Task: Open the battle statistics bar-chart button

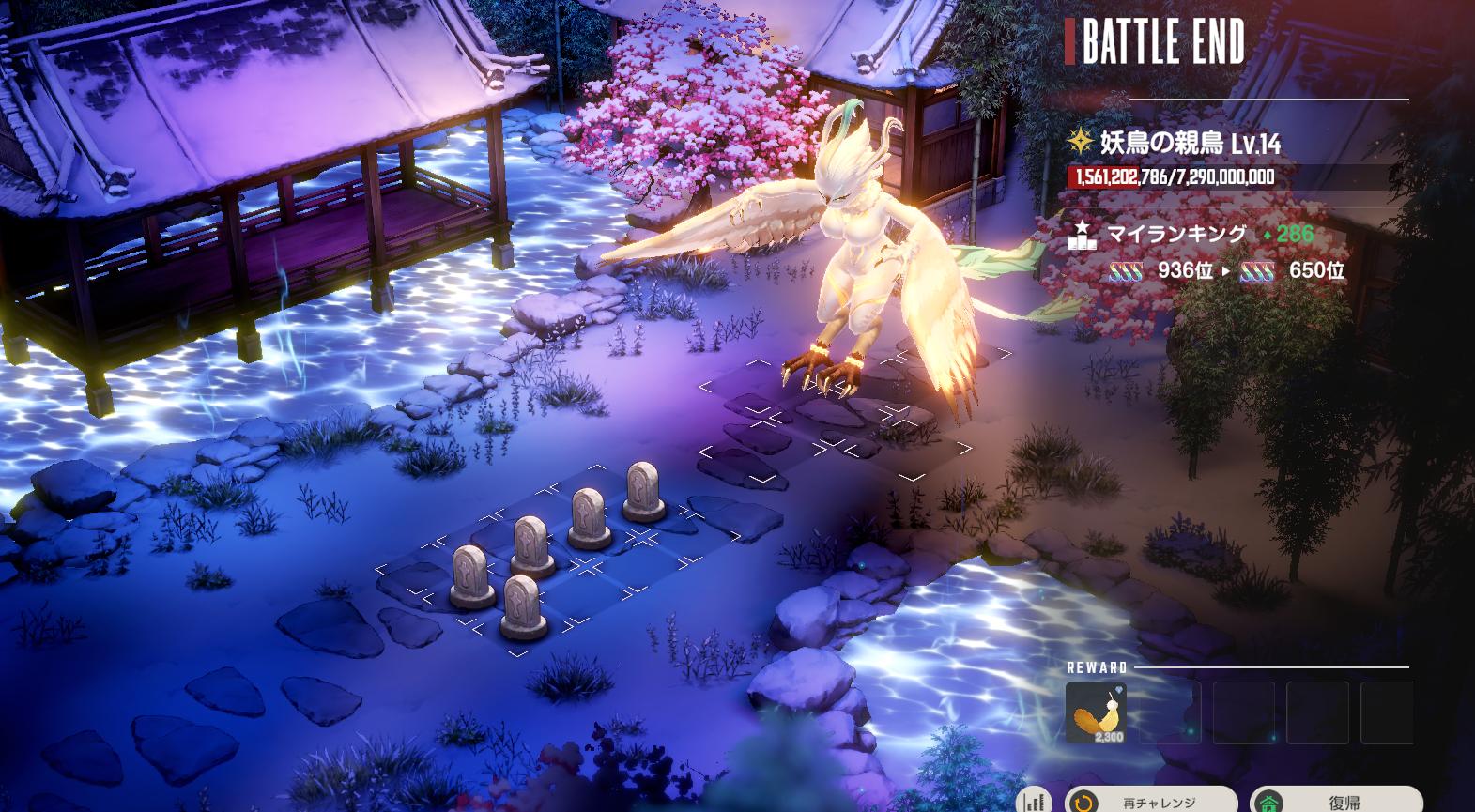Action: click(x=1034, y=801)
